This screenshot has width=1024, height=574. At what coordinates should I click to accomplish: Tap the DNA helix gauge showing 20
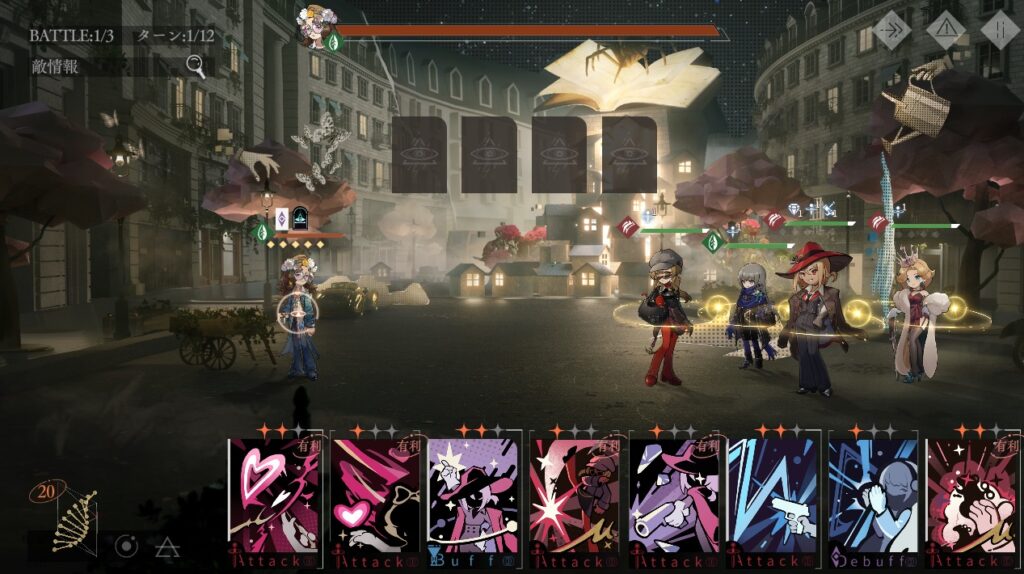(x=70, y=515)
